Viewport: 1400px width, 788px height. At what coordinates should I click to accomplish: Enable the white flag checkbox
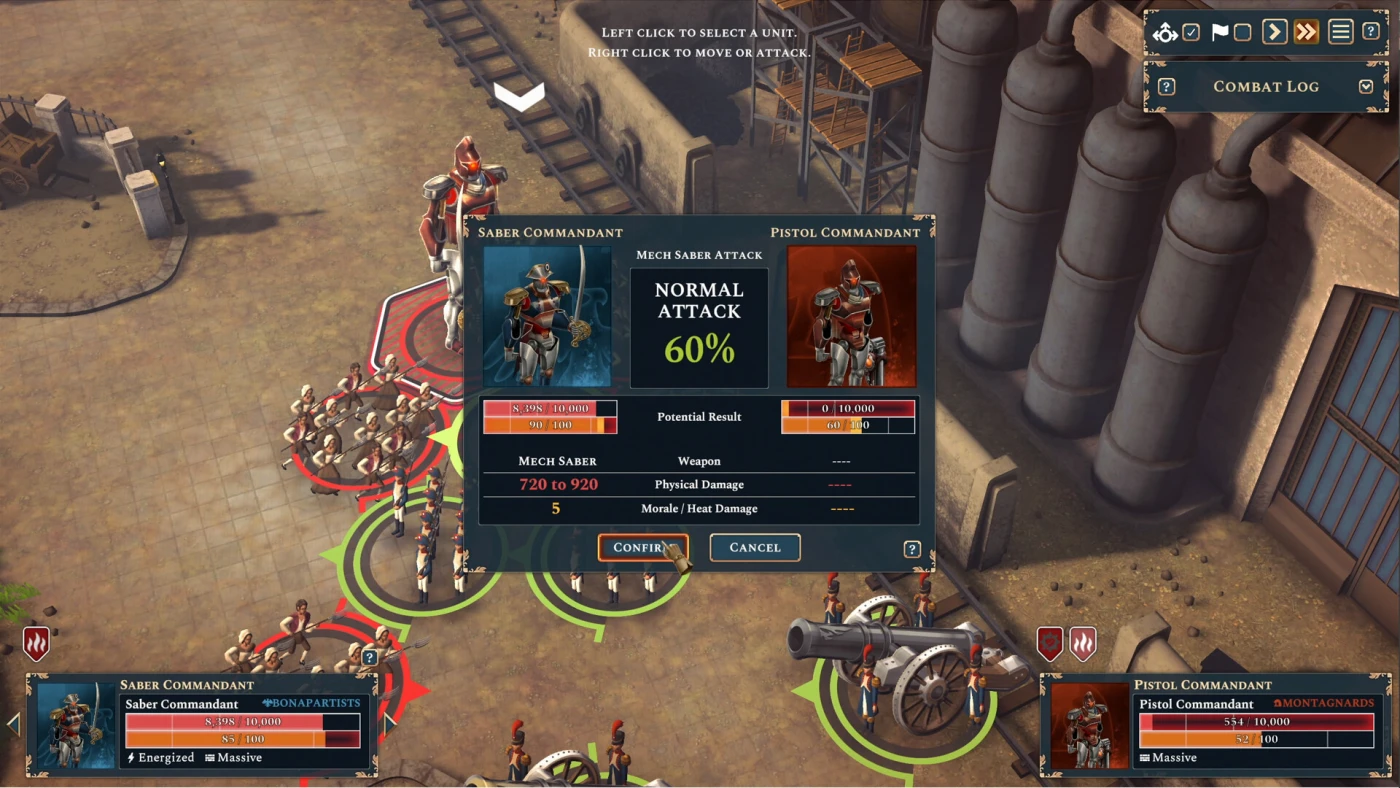(1242, 32)
